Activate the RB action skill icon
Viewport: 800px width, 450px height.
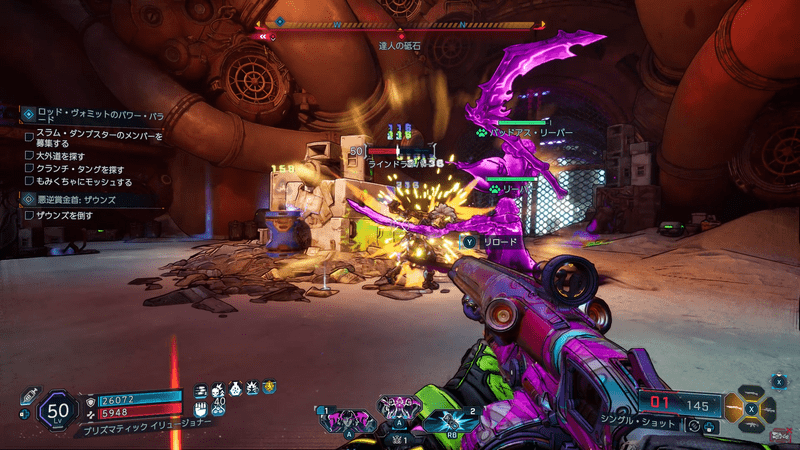point(449,420)
